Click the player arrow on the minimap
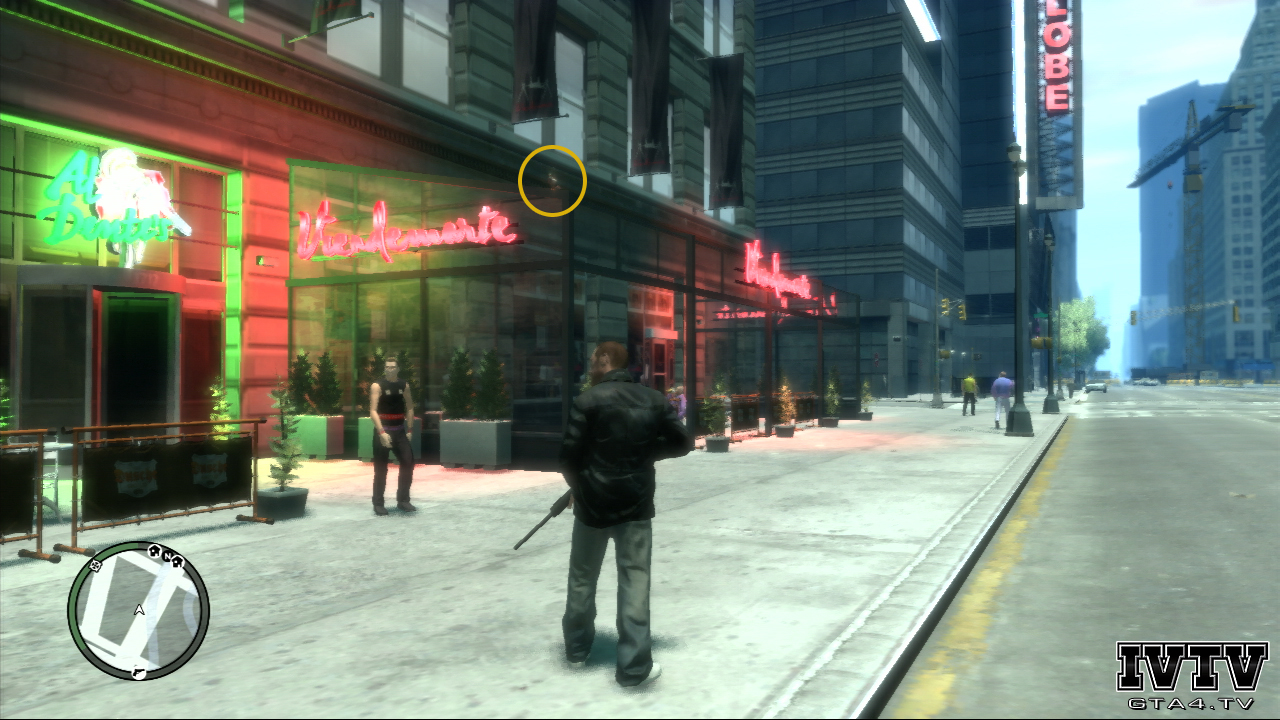This screenshot has height=720, width=1280. pyautogui.click(x=139, y=608)
